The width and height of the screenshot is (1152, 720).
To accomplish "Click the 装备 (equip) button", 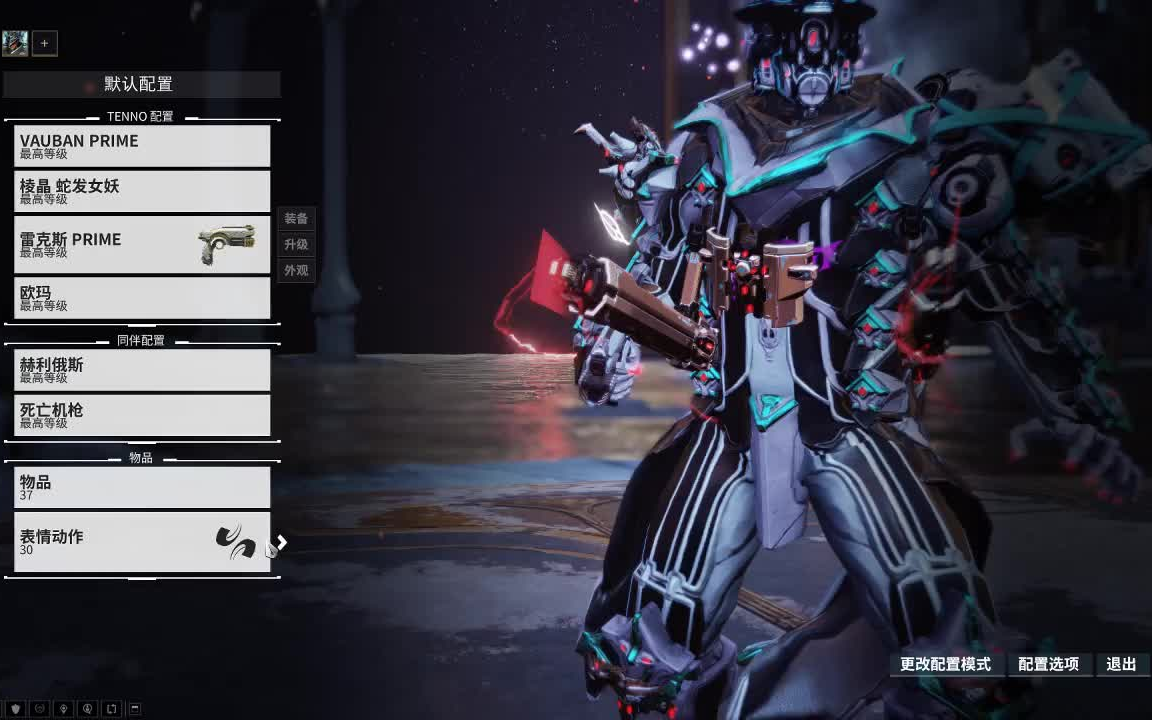I will click(x=296, y=218).
